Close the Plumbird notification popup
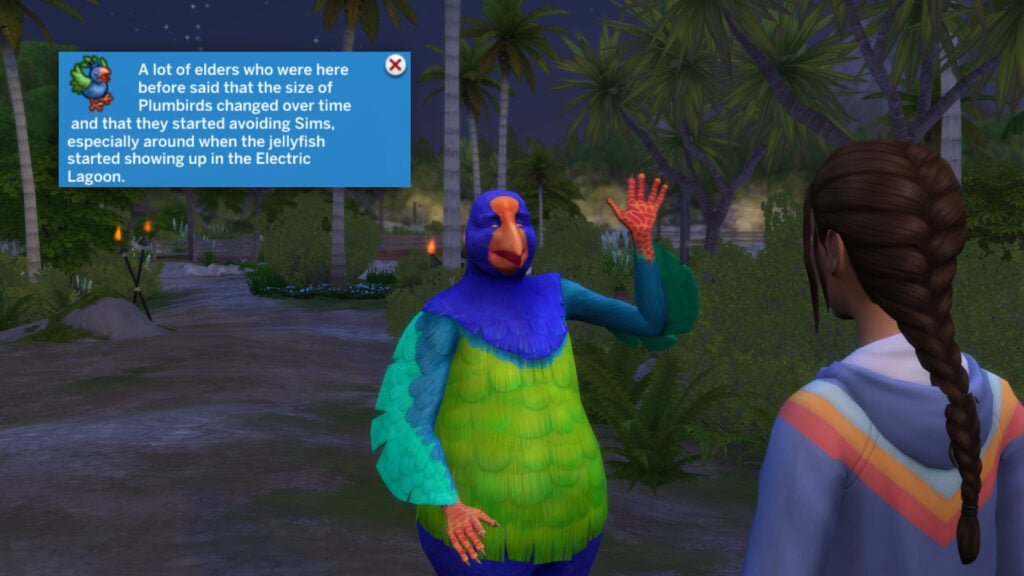This screenshot has height=576, width=1024. [395, 66]
